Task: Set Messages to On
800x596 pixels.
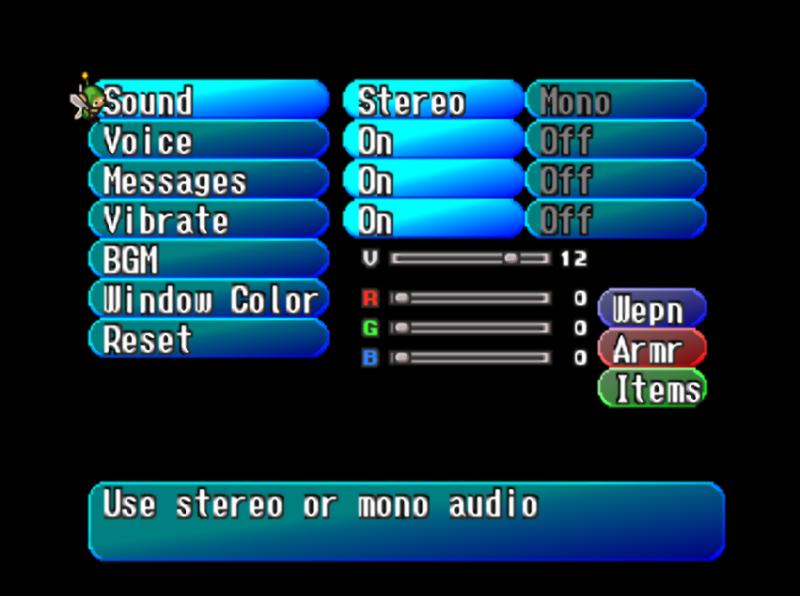Action: [x=433, y=181]
